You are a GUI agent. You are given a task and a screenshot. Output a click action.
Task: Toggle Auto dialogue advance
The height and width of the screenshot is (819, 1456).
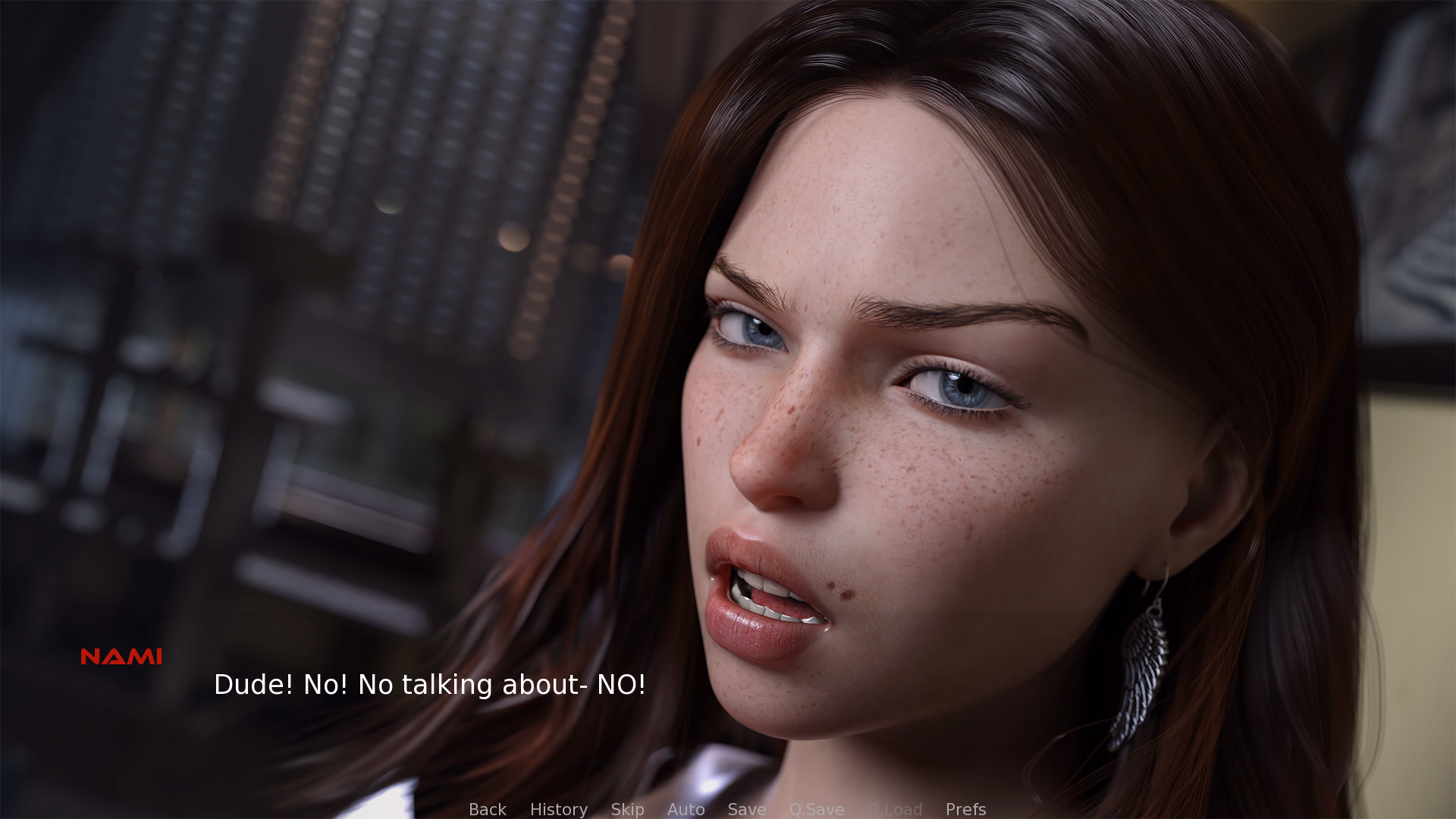(686, 809)
